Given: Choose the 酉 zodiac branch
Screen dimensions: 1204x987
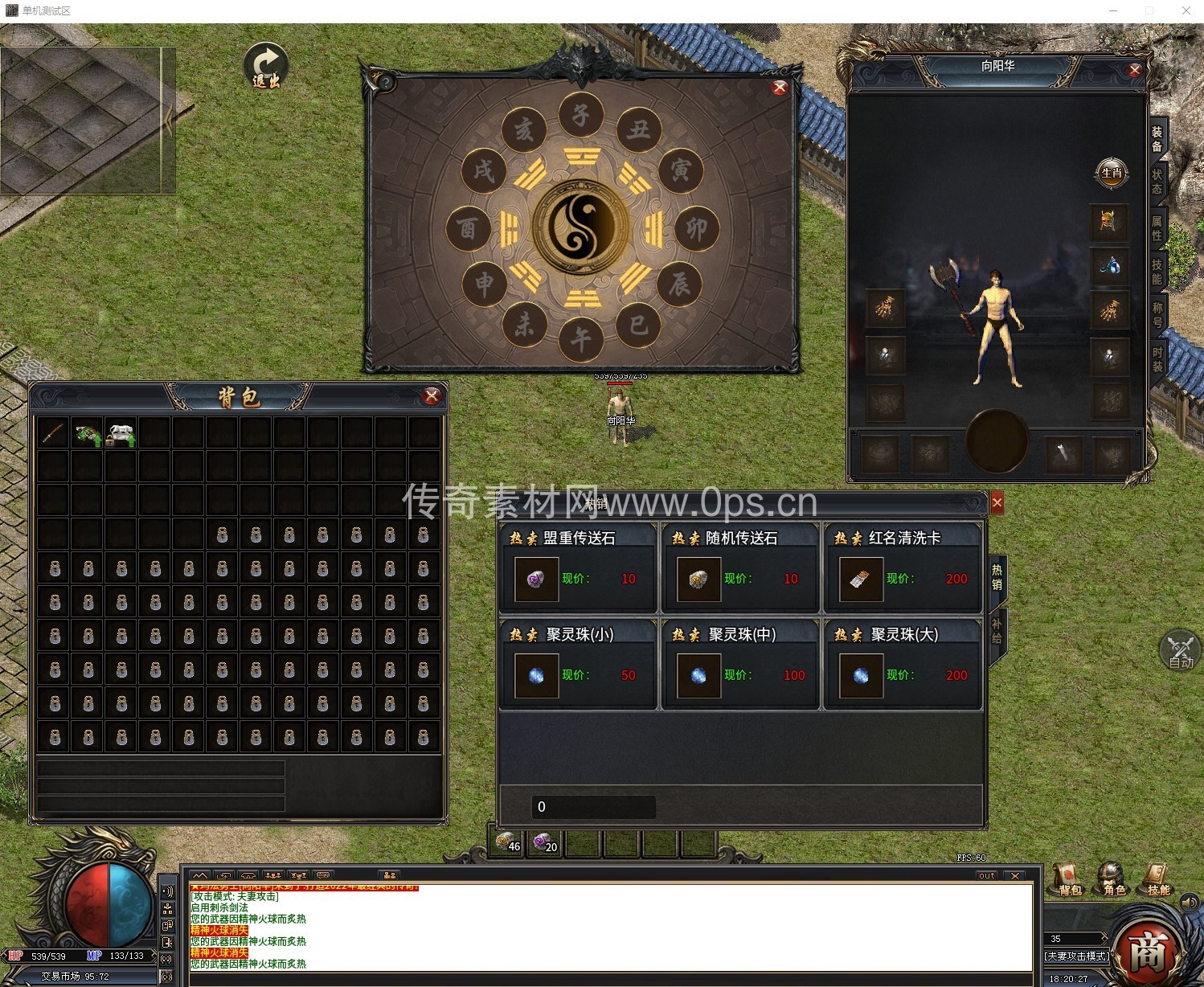Looking at the screenshot, I should [469, 229].
